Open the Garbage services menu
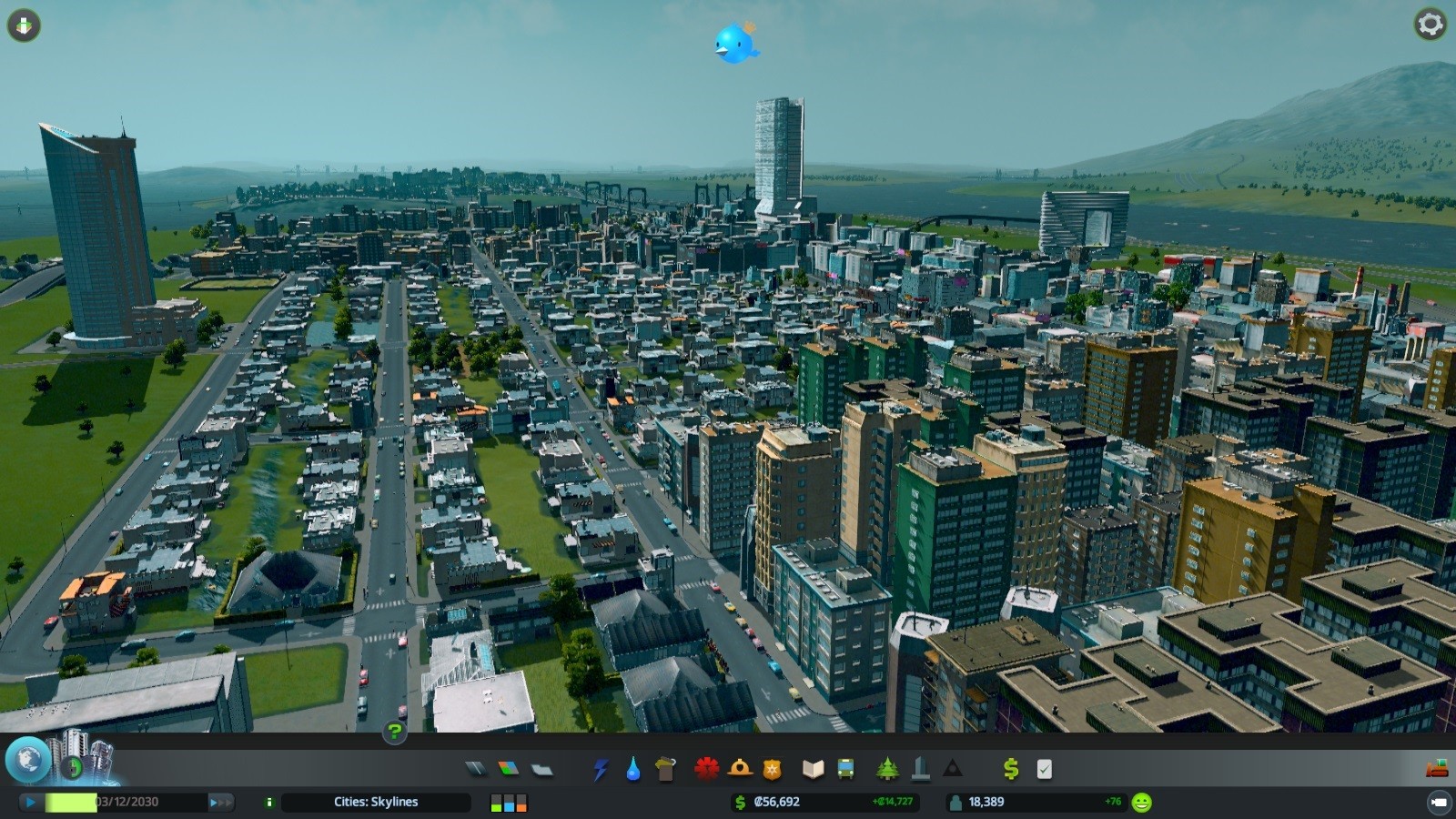The width and height of the screenshot is (1456, 819). 664,769
